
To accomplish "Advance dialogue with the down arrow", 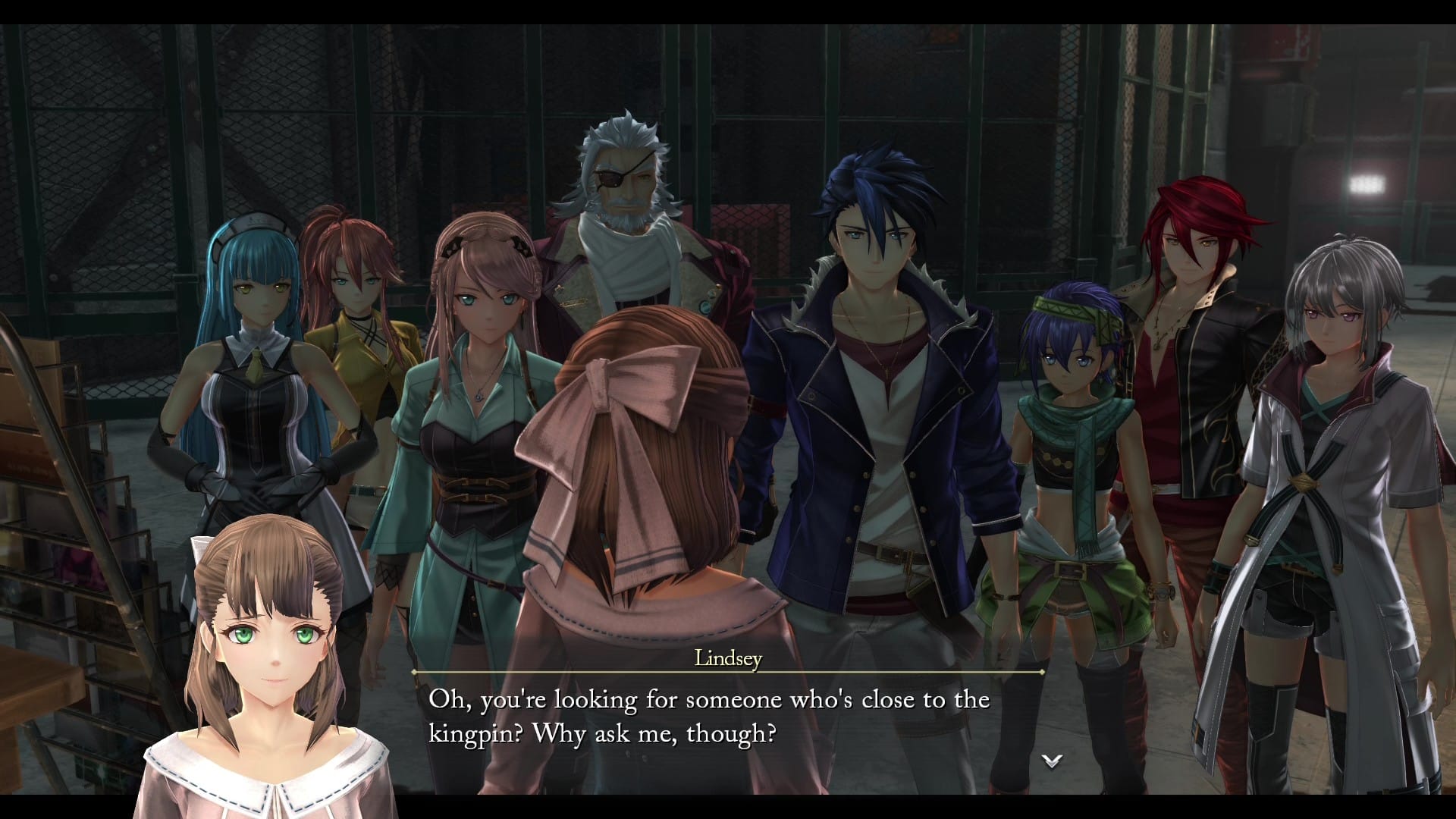I will pos(1051,761).
